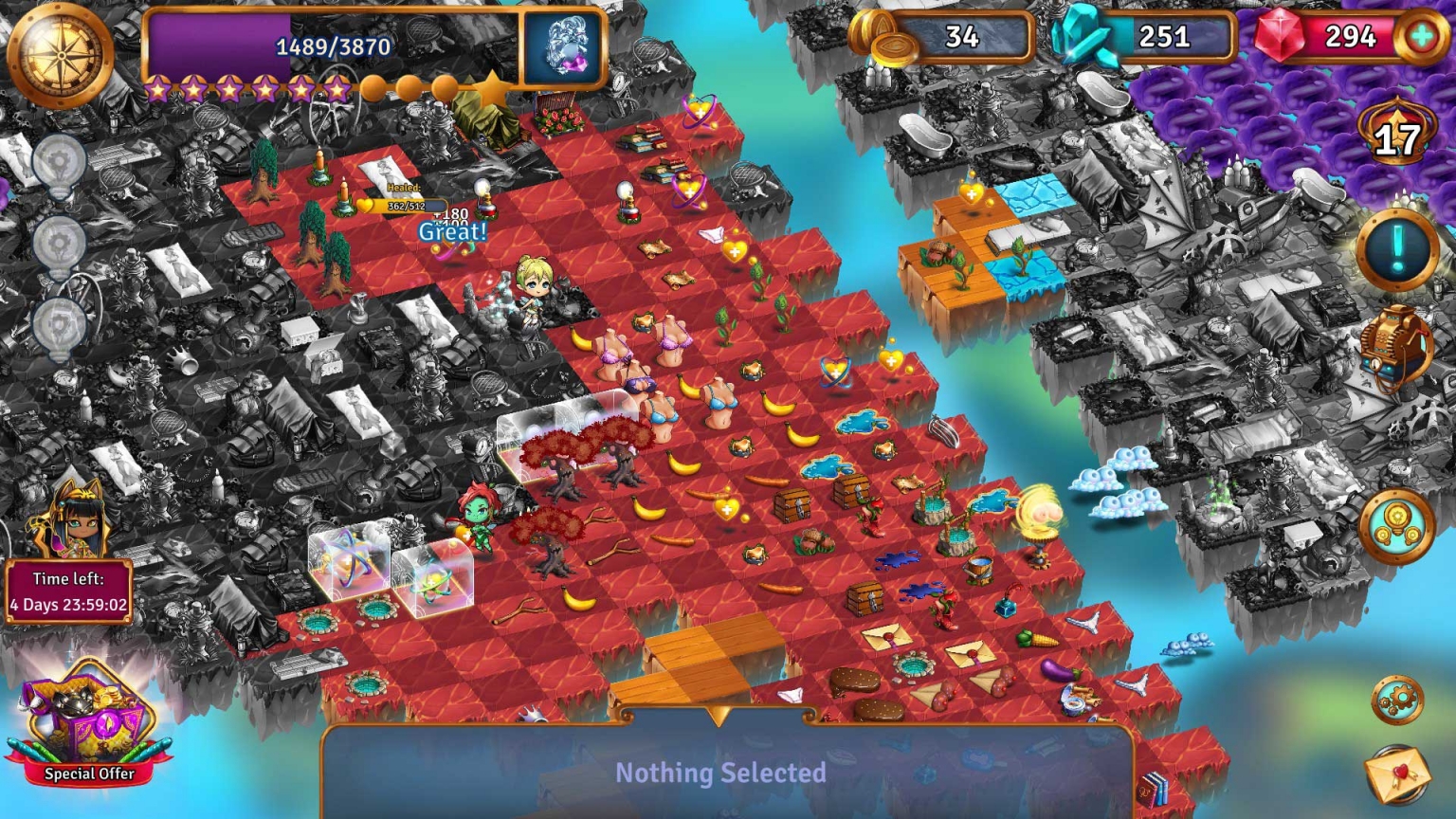This screenshot has width=1456, height=819.
Task: Open settings with the gear button
Action: coord(1397,701)
